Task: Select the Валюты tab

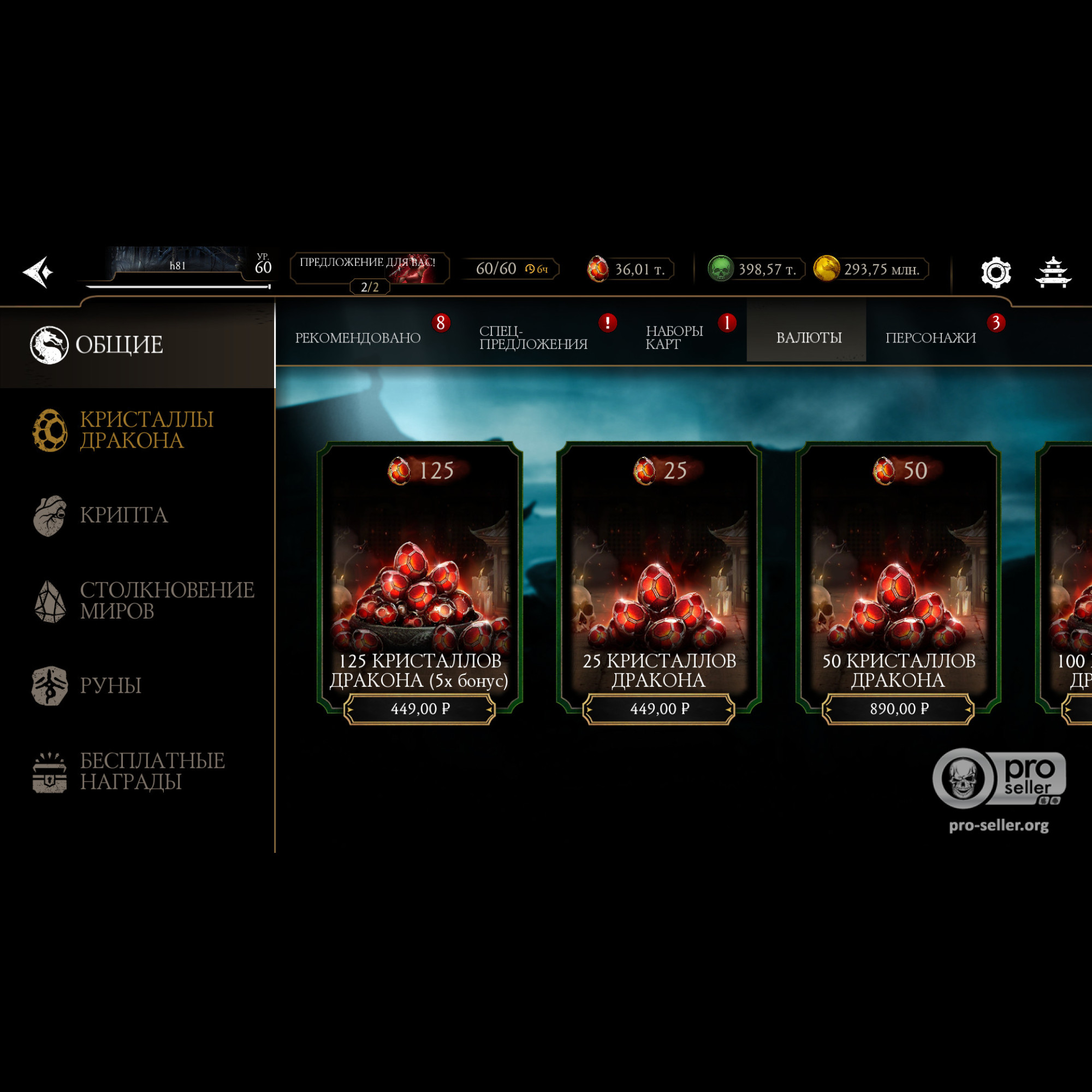Action: click(x=808, y=337)
